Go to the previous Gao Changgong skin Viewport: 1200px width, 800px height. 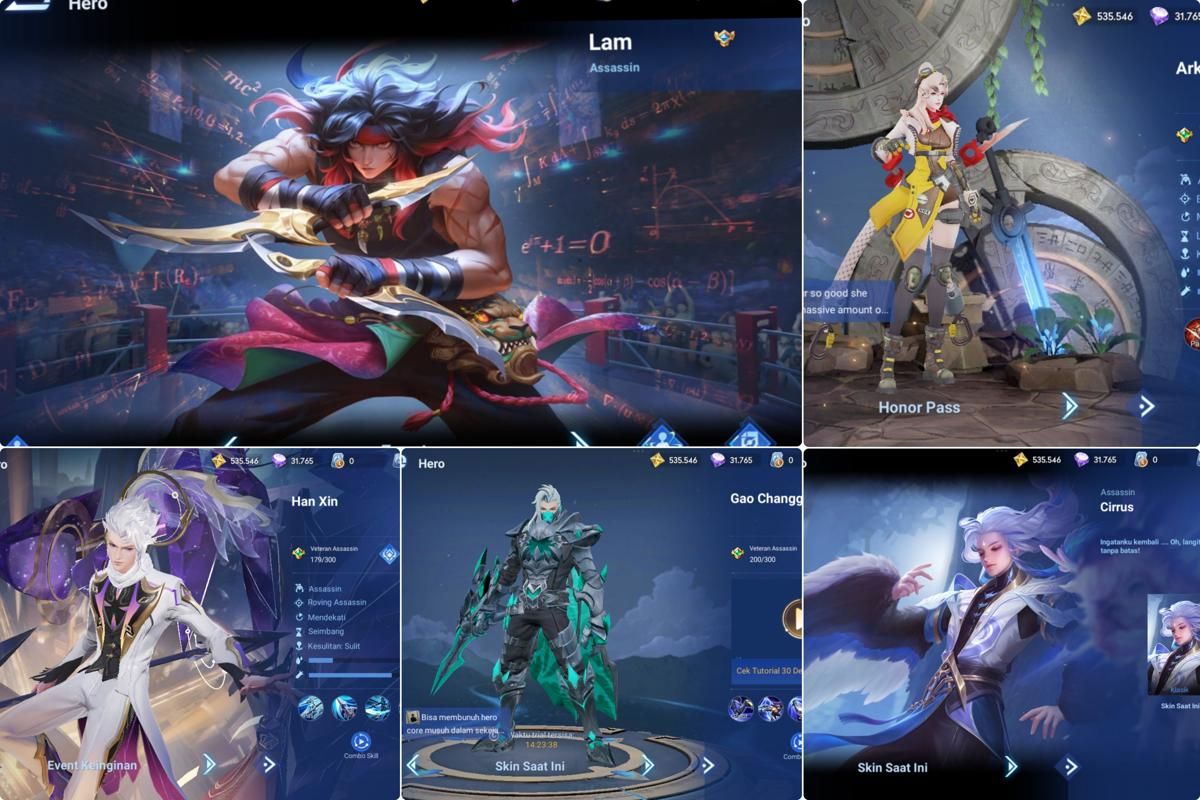pos(415,765)
